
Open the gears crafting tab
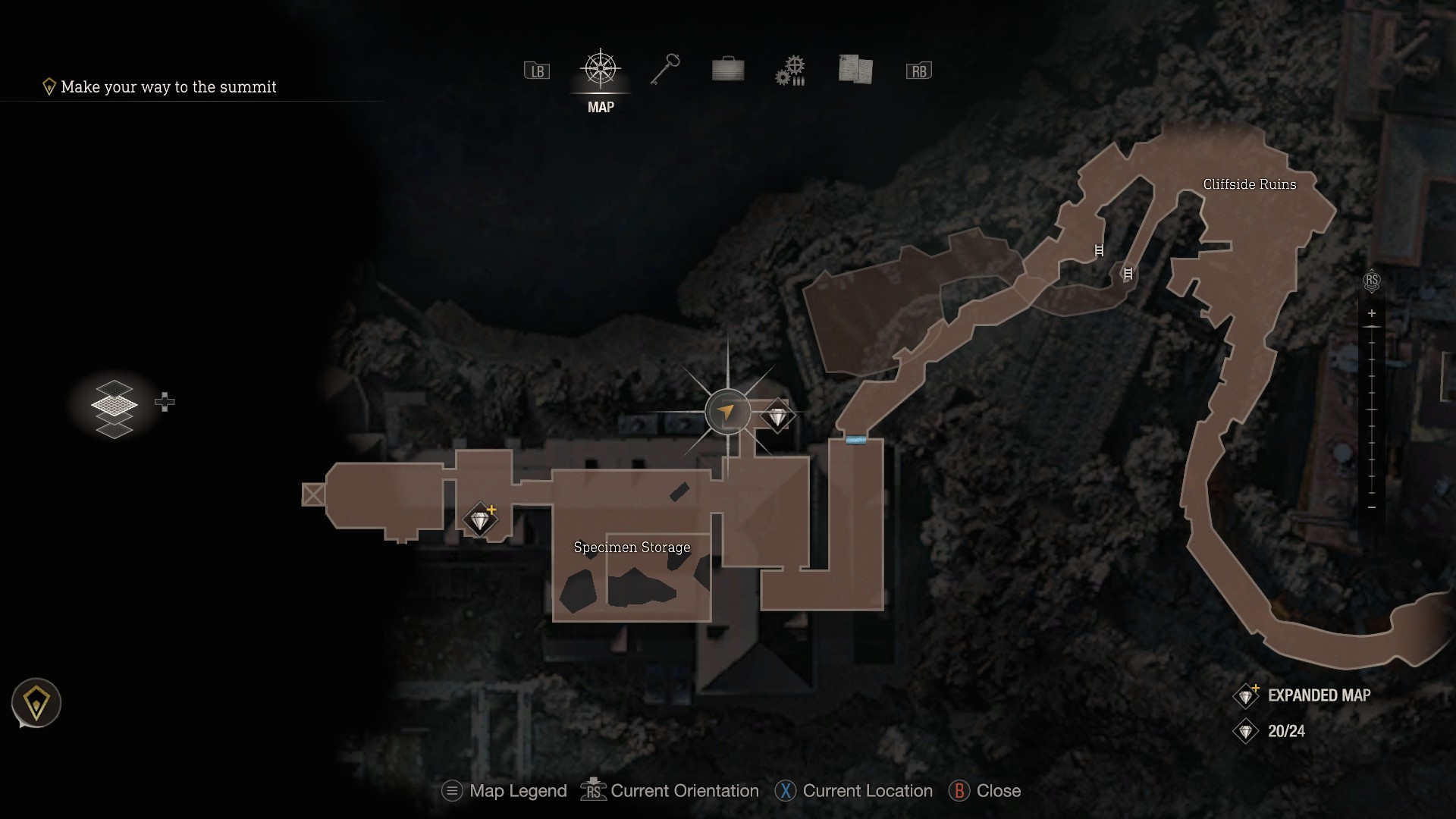coord(790,71)
